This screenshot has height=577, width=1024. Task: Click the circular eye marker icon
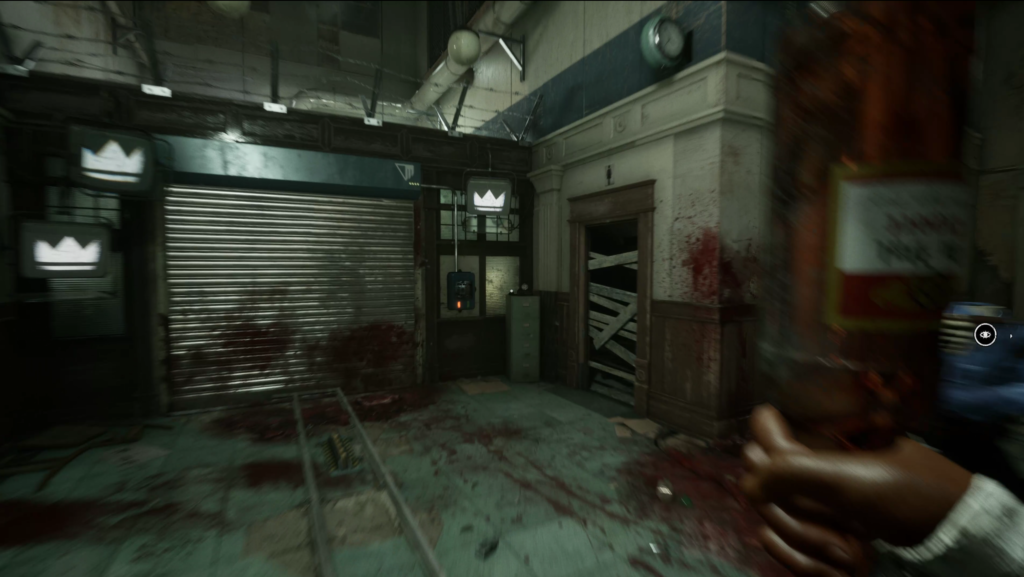point(985,335)
